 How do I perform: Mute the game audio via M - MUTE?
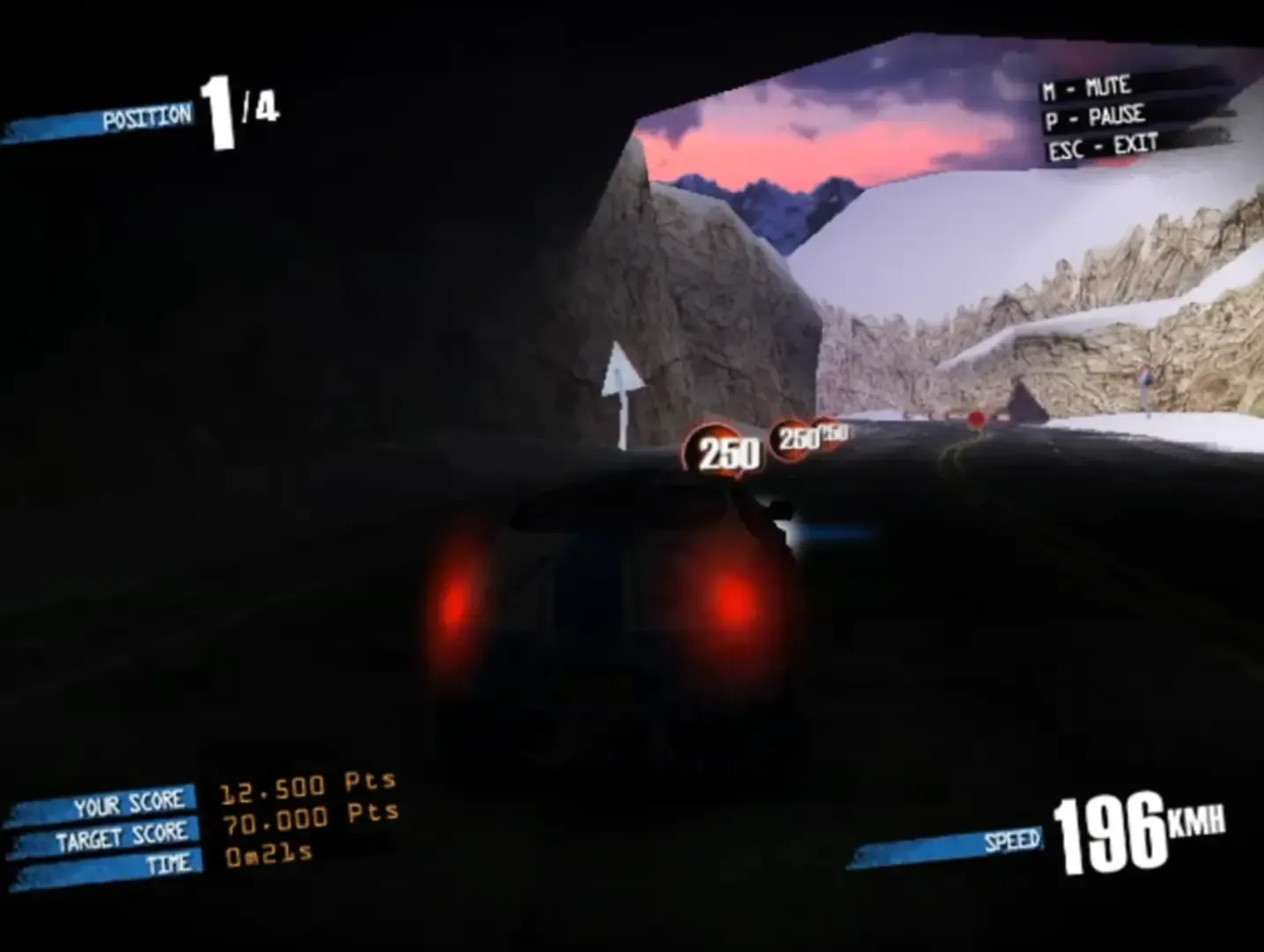(x=1085, y=86)
